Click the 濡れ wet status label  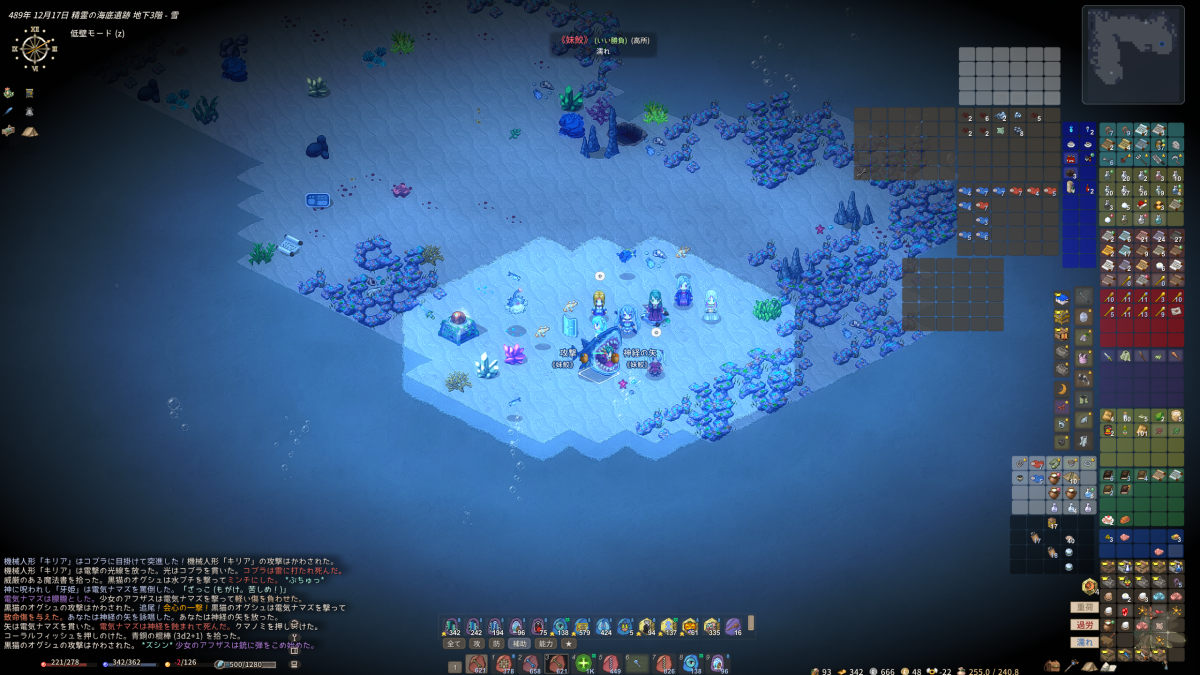pyautogui.click(x=1084, y=642)
